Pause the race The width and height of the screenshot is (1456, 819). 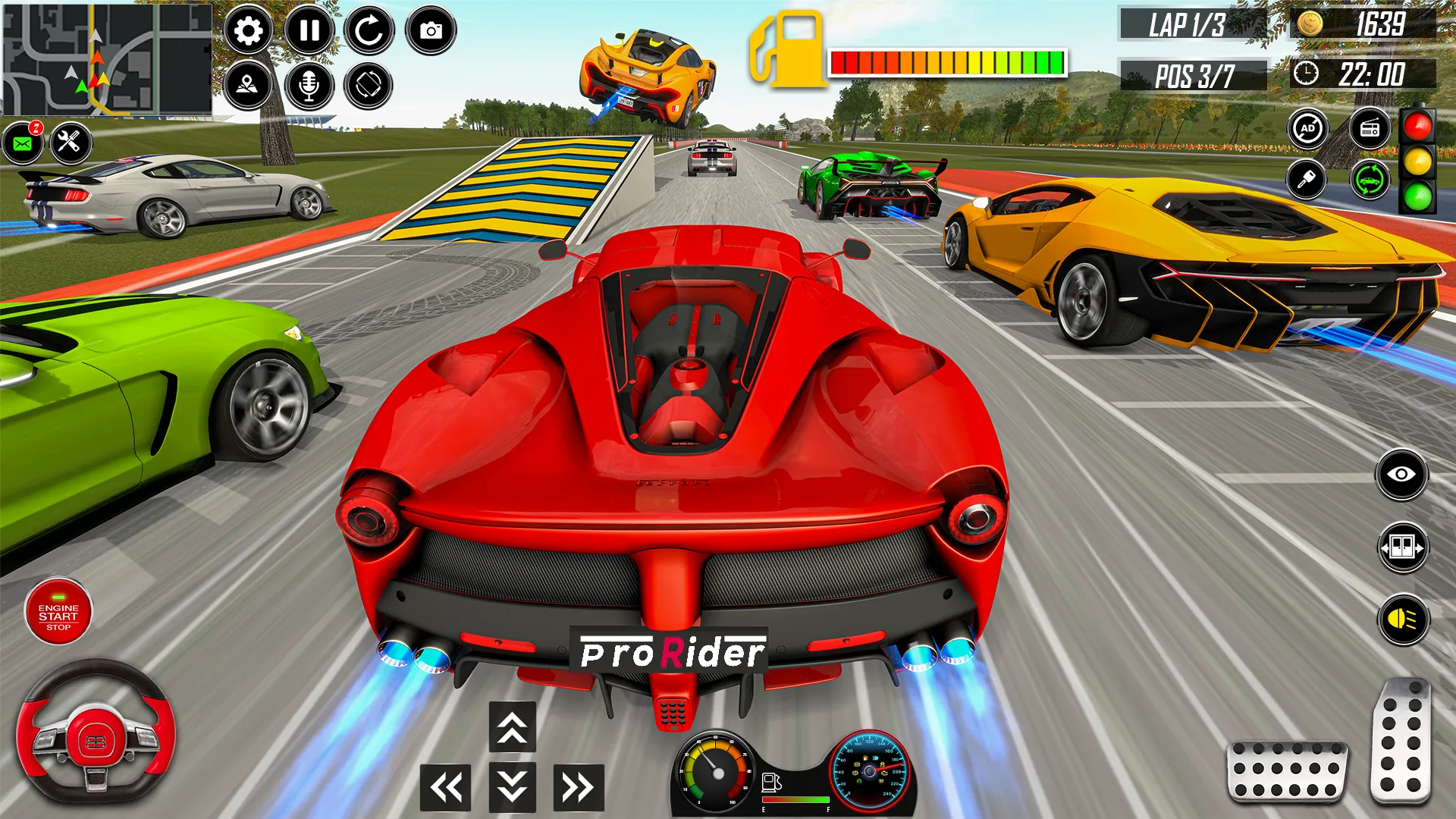(x=309, y=31)
